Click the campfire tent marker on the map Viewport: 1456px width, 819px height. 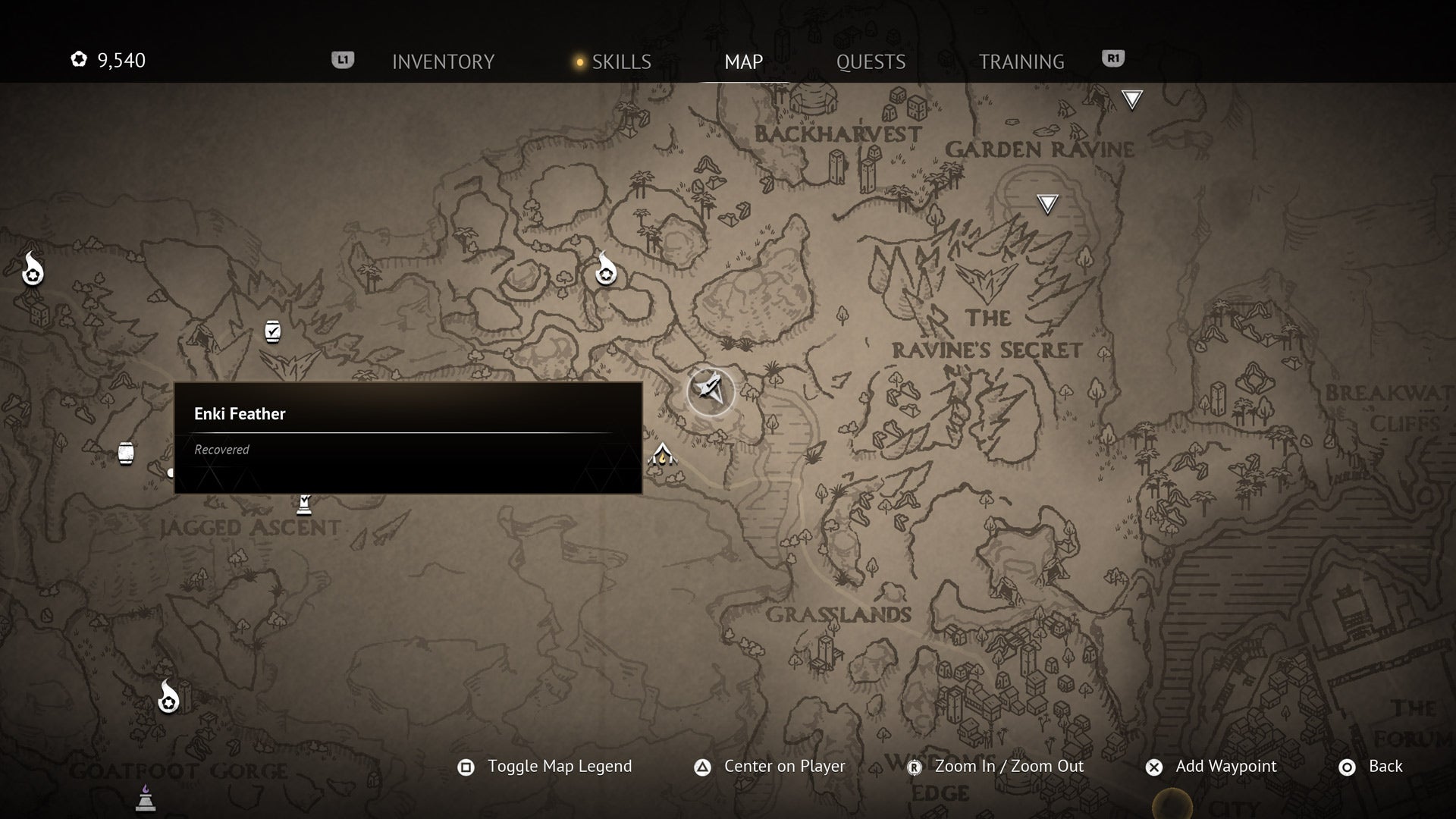(662, 455)
